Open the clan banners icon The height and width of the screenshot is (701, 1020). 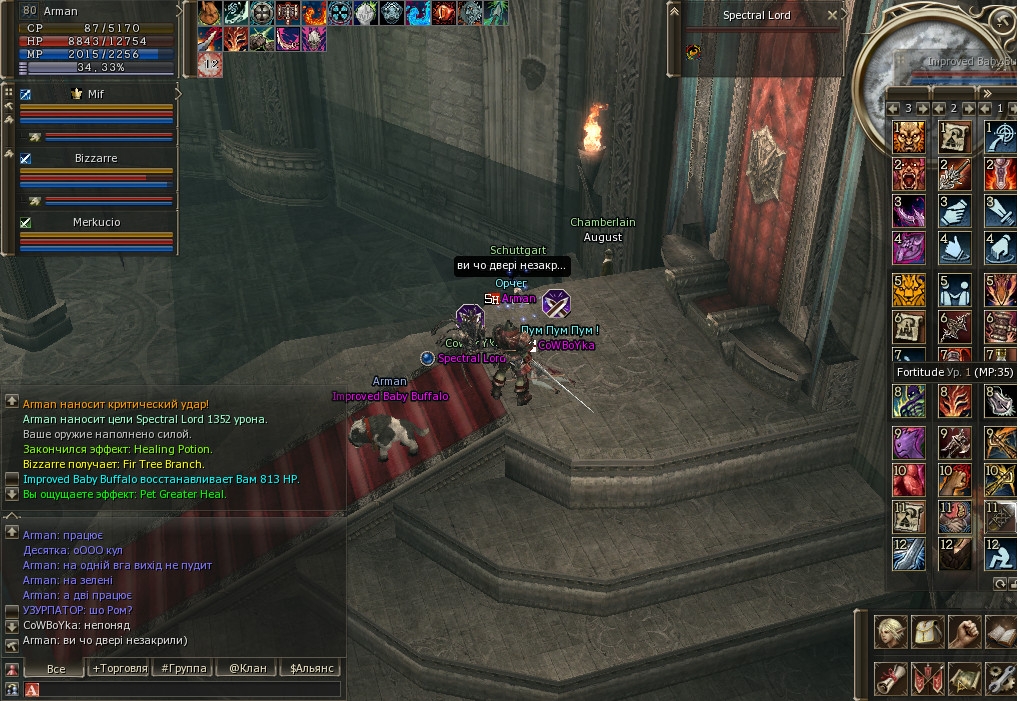click(928, 678)
